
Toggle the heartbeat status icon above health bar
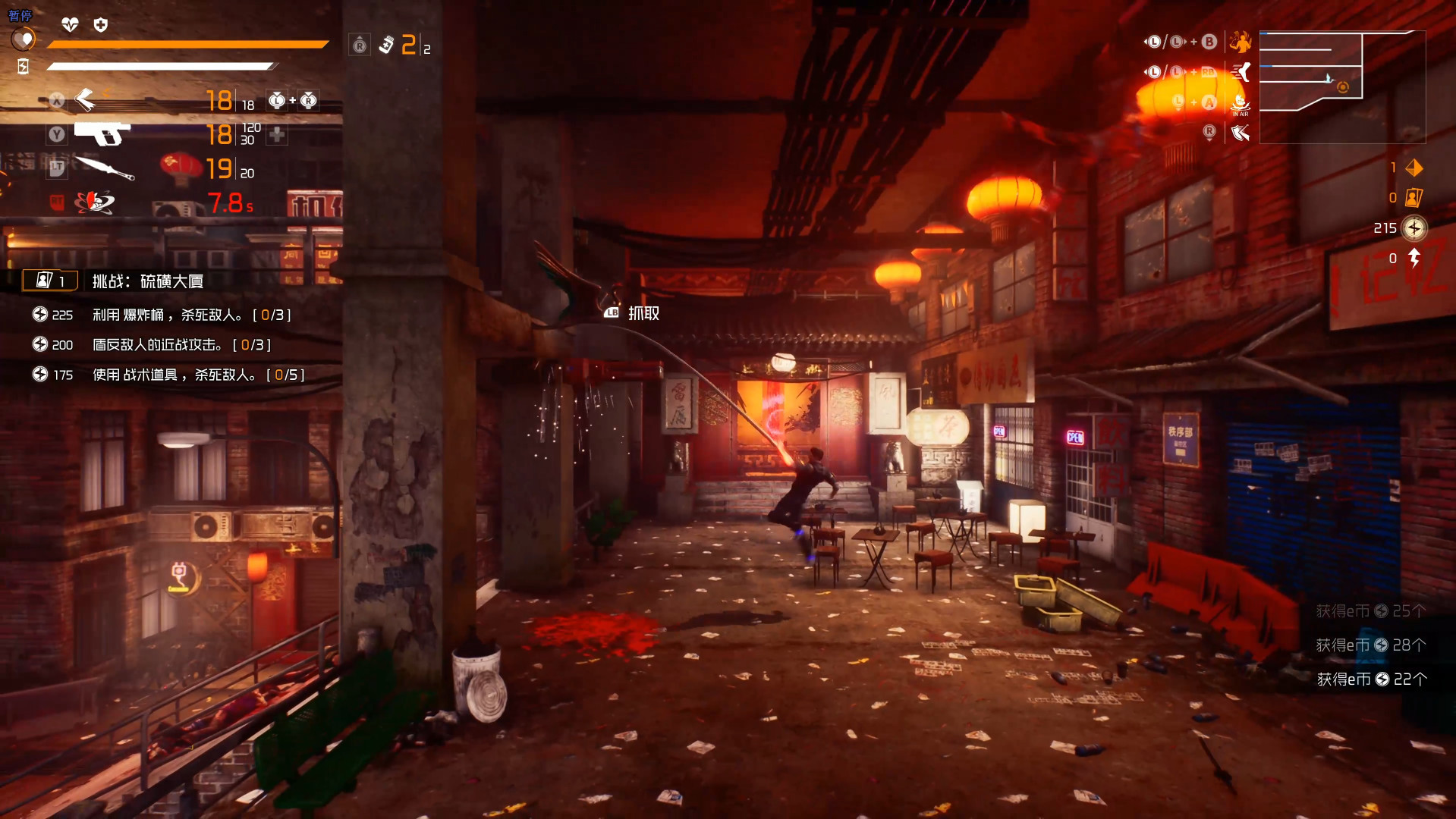tap(69, 24)
